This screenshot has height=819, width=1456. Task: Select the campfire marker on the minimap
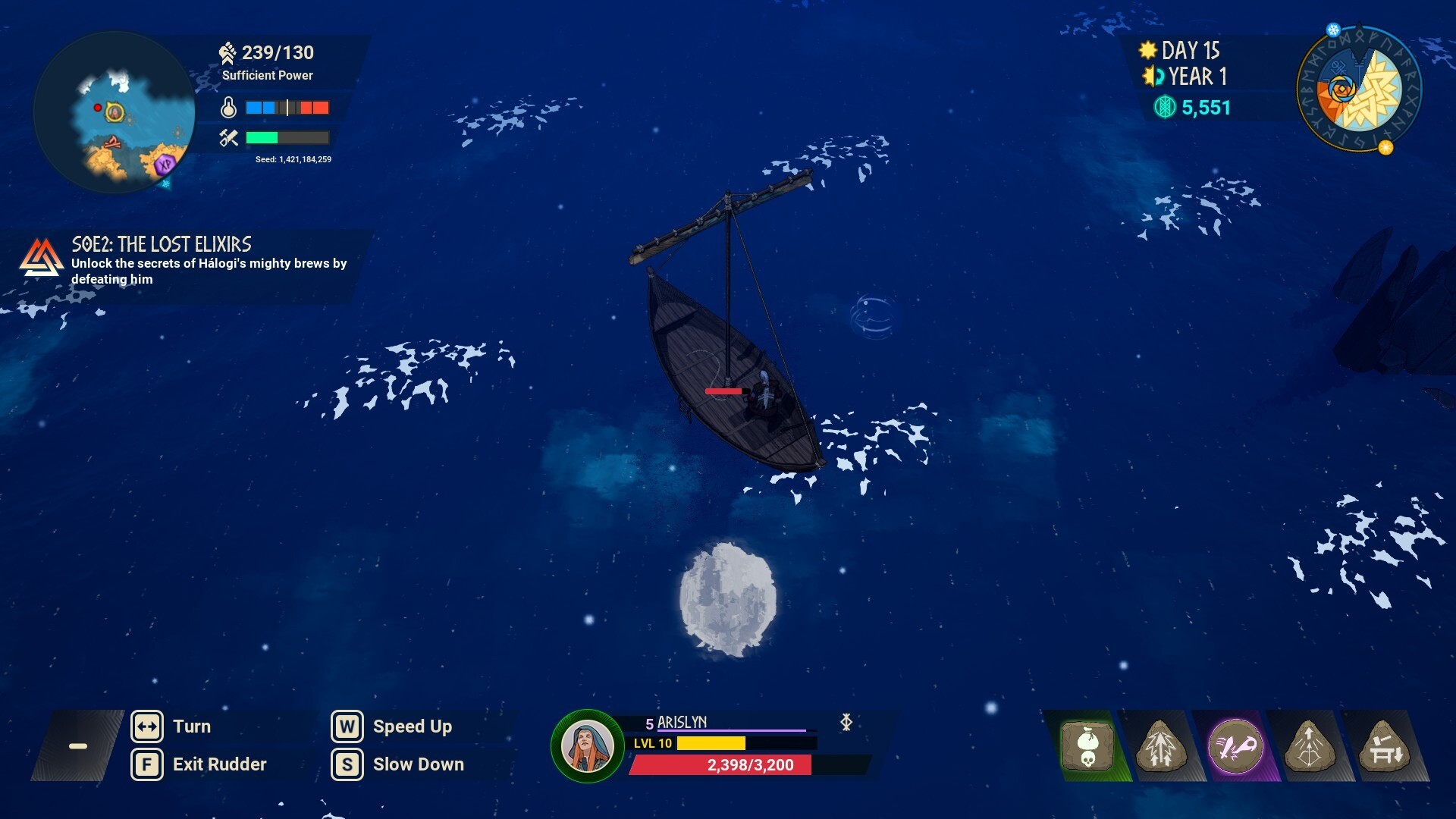[112, 143]
